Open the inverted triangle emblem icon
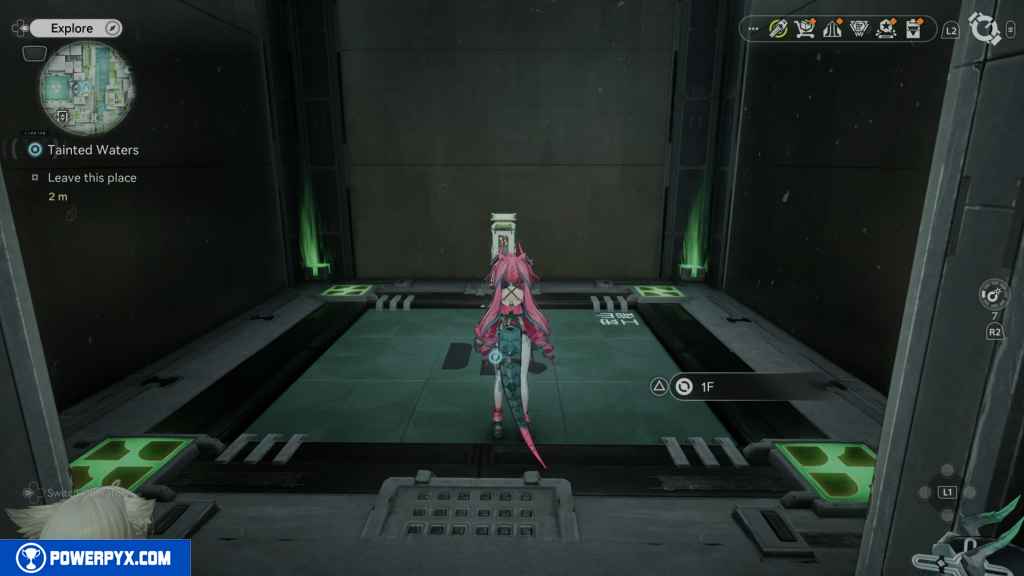Image resolution: width=1024 pixels, height=576 pixels. pyautogui.click(x=858, y=29)
